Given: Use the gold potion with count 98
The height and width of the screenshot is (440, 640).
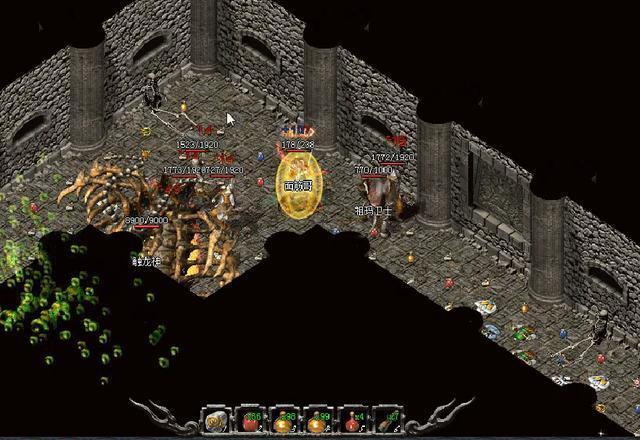Looking at the screenshot, I should click(x=284, y=421).
